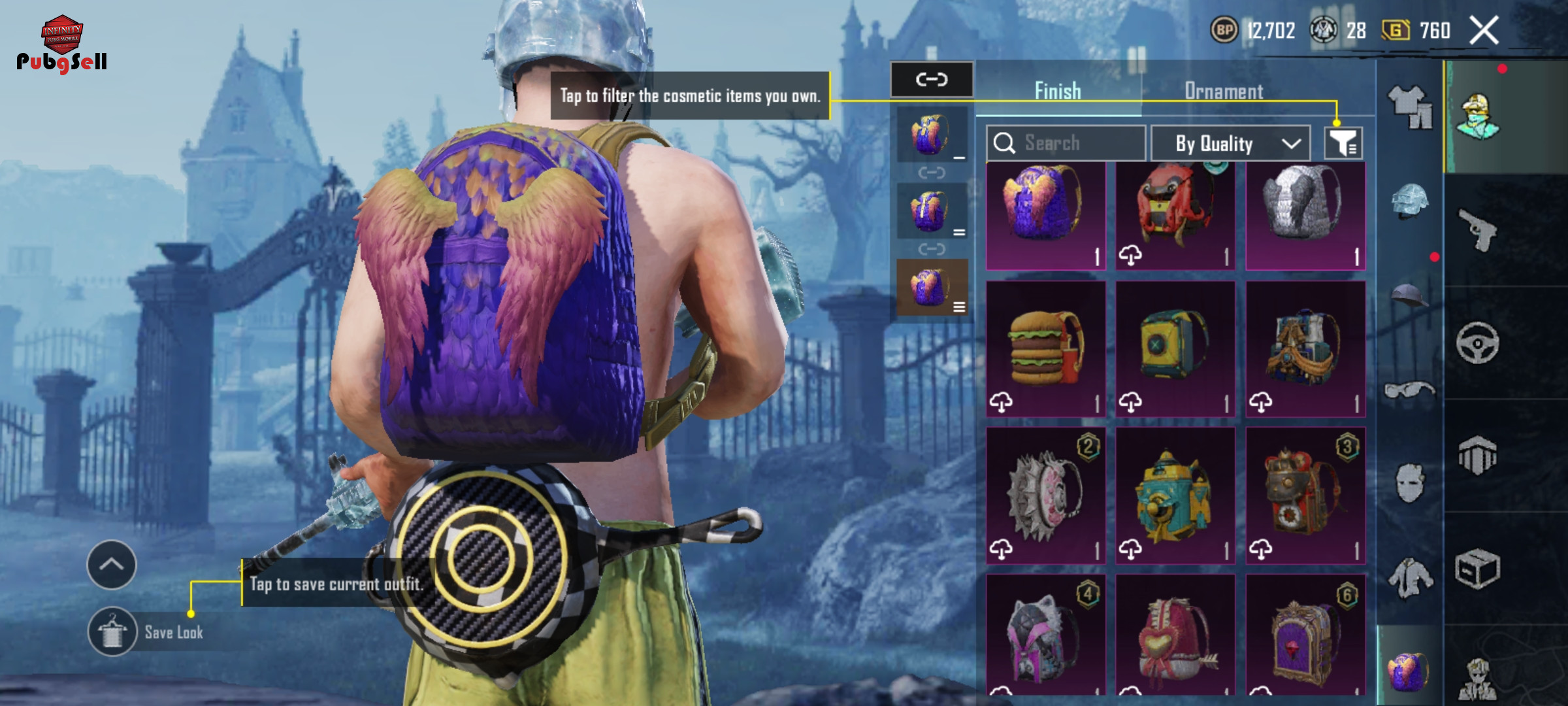Choose the teal teapot backpack skin
1568x706 pixels.
[x=1175, y=496]
